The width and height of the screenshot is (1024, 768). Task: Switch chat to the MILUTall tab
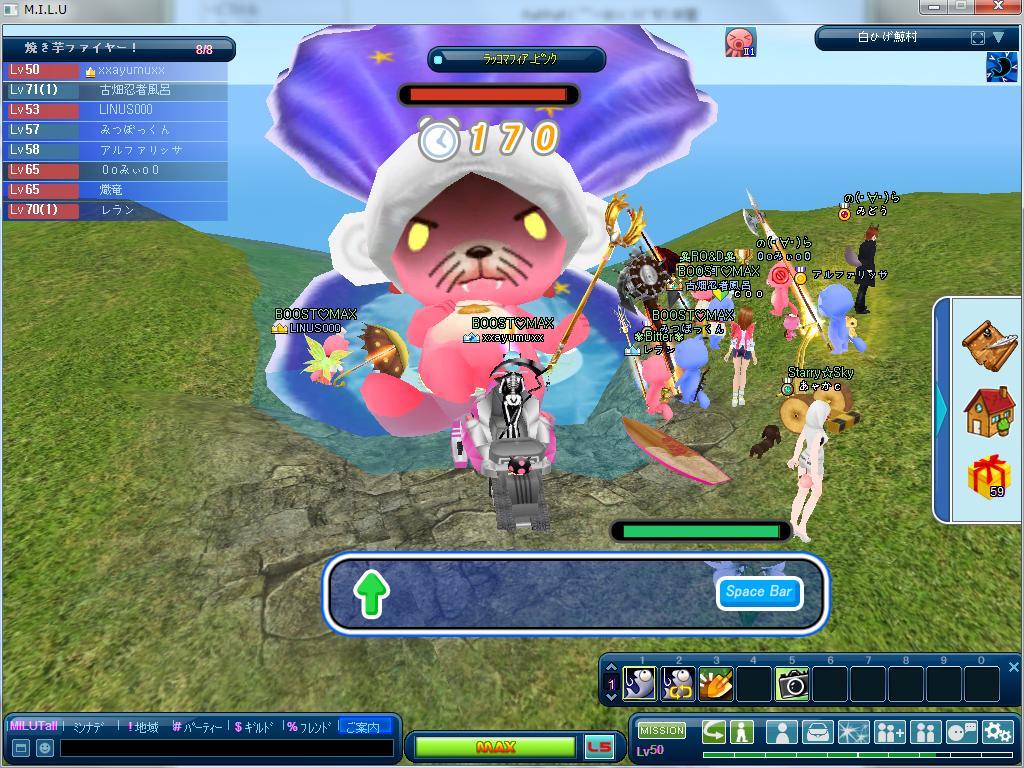(34, 726)
